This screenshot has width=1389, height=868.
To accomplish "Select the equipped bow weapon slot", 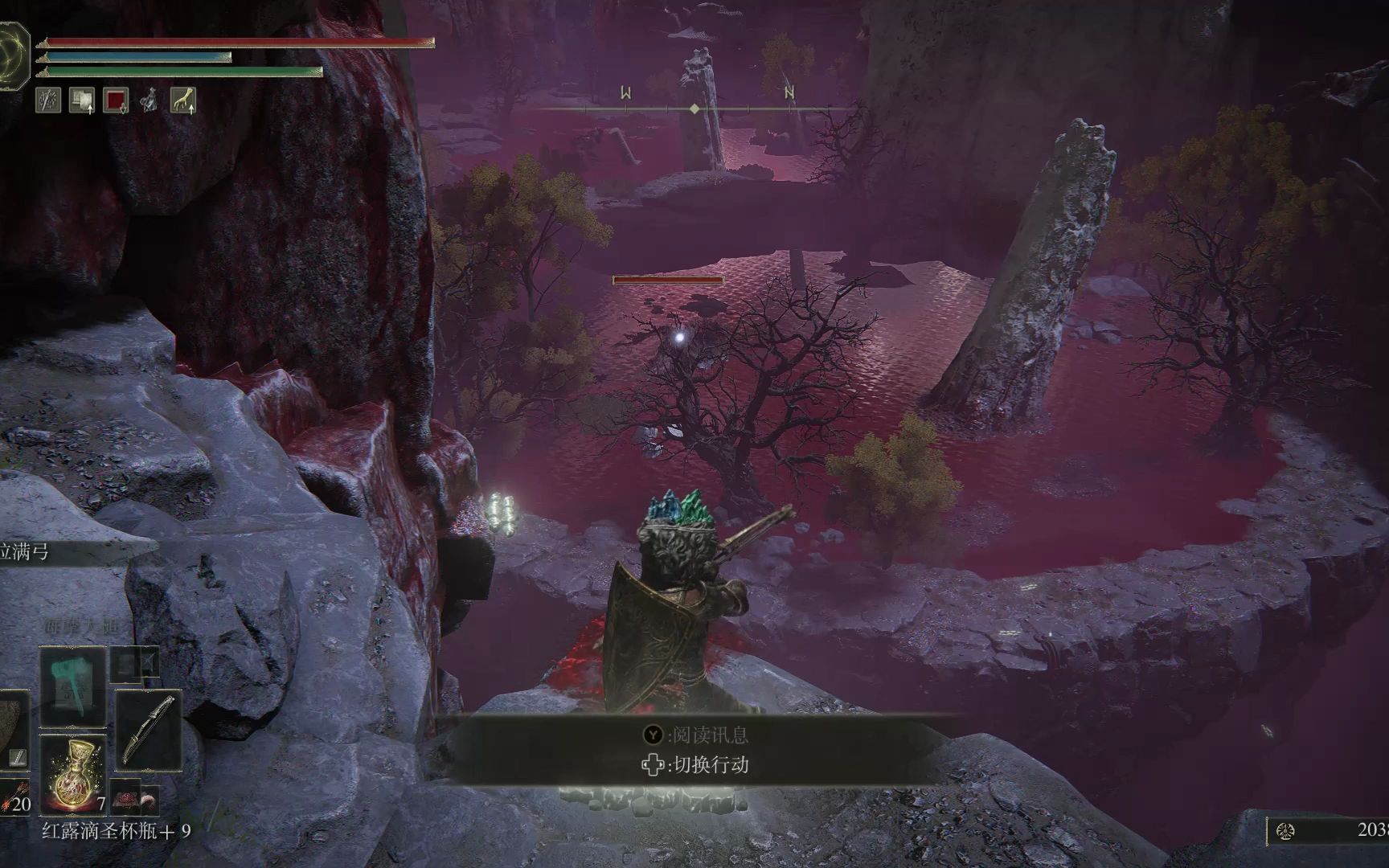I will click(x=148, y=730).
